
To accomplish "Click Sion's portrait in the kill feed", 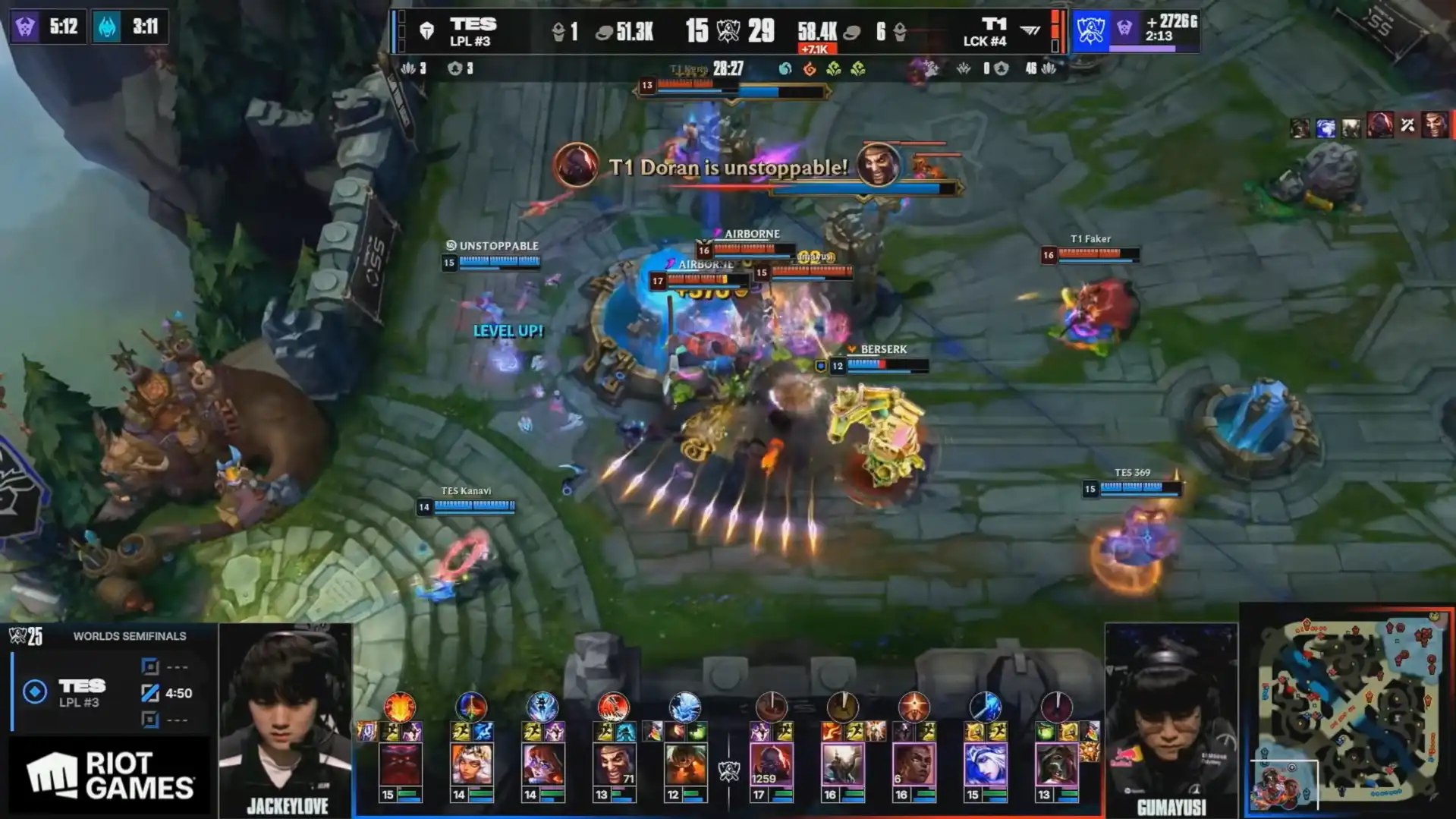I will pos(577,165).
